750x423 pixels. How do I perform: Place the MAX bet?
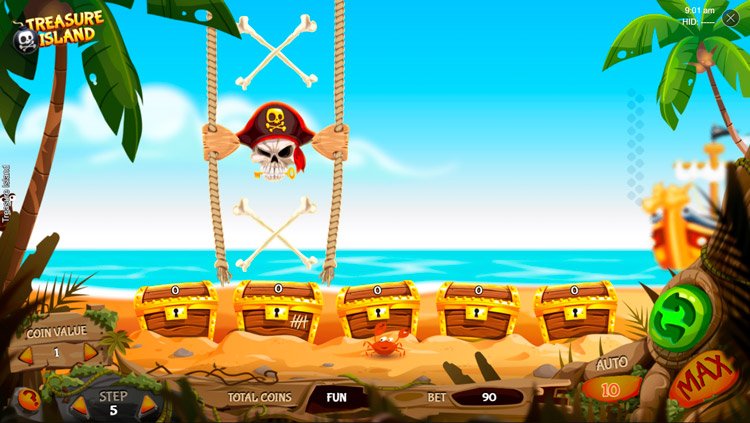[703, 380]
